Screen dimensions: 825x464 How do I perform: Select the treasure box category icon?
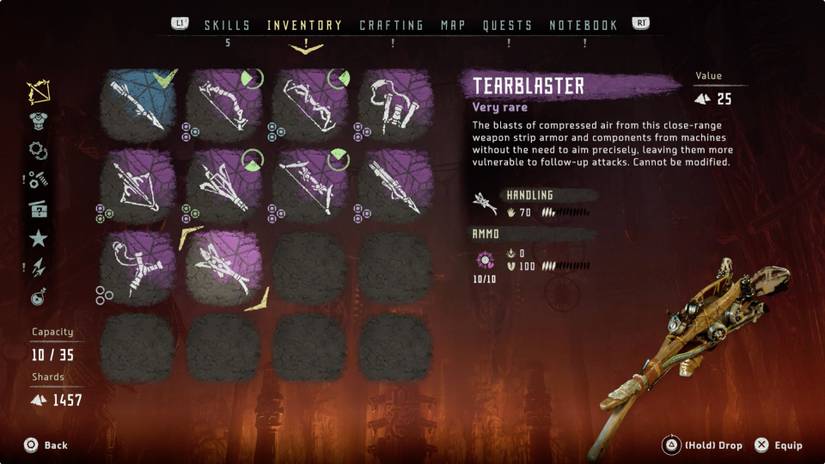(x=39, y=209)
